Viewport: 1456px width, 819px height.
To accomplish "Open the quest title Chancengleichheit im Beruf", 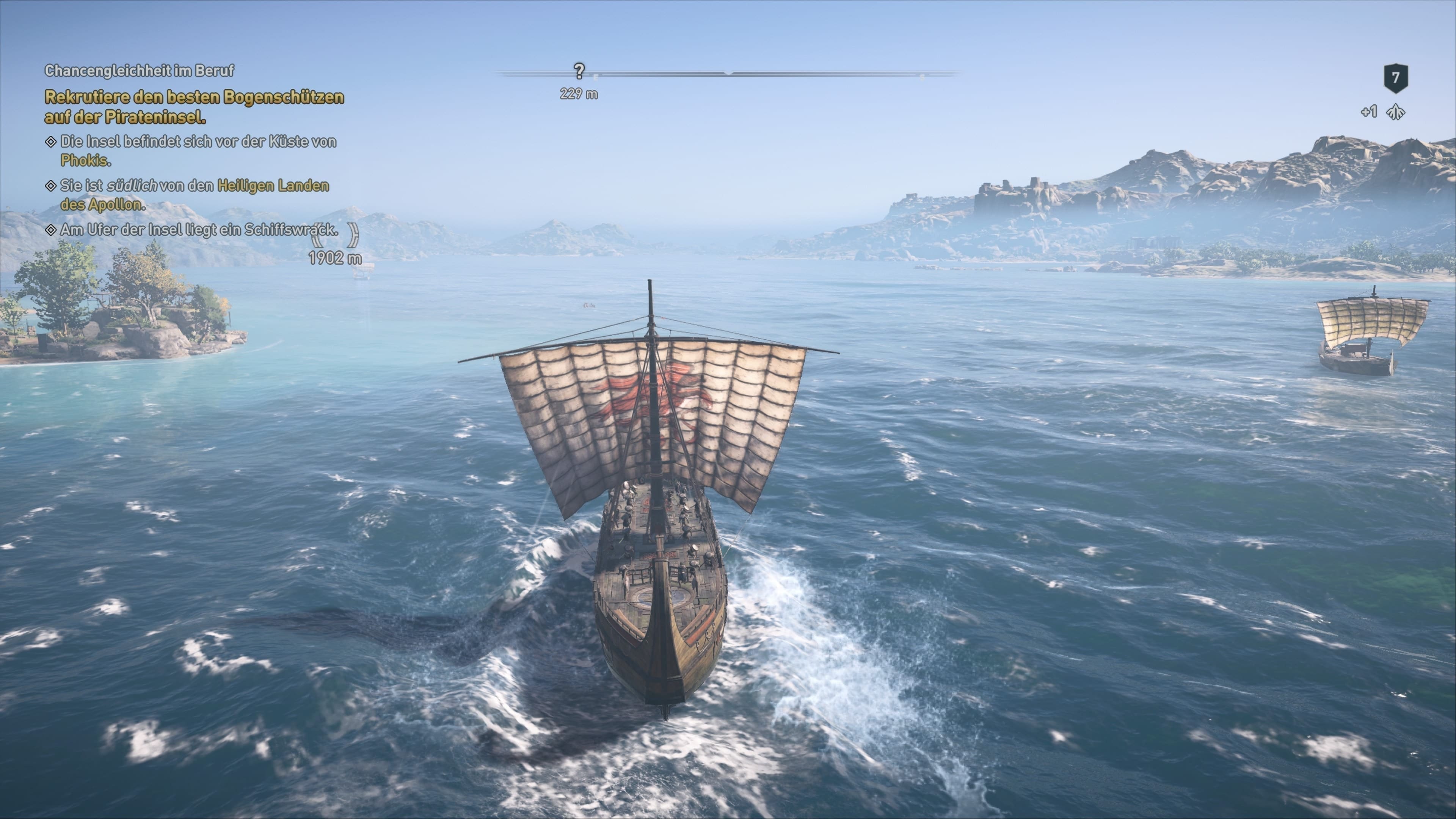I will click(139, 71).
